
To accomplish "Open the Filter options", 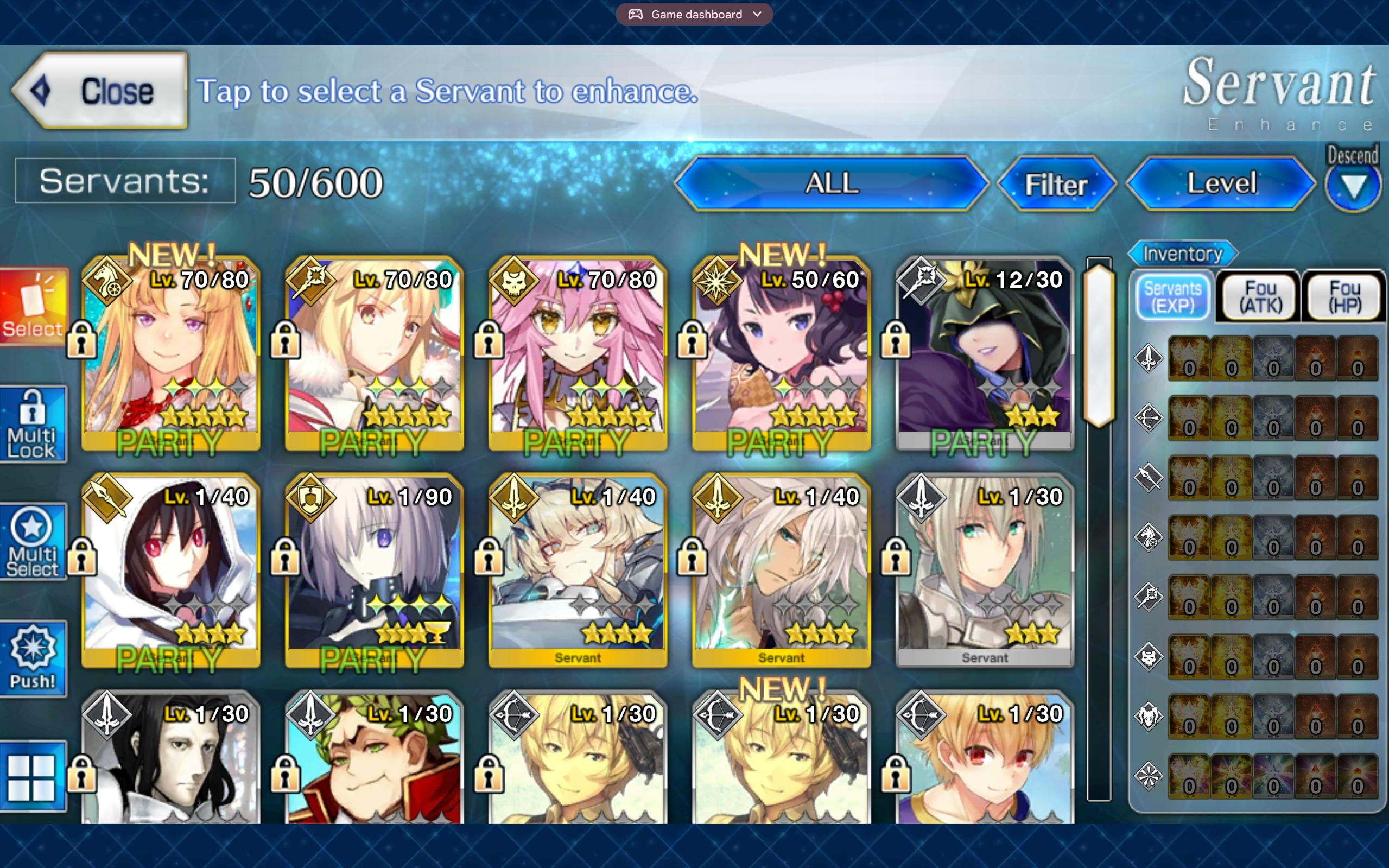I will coord(1056,184).
